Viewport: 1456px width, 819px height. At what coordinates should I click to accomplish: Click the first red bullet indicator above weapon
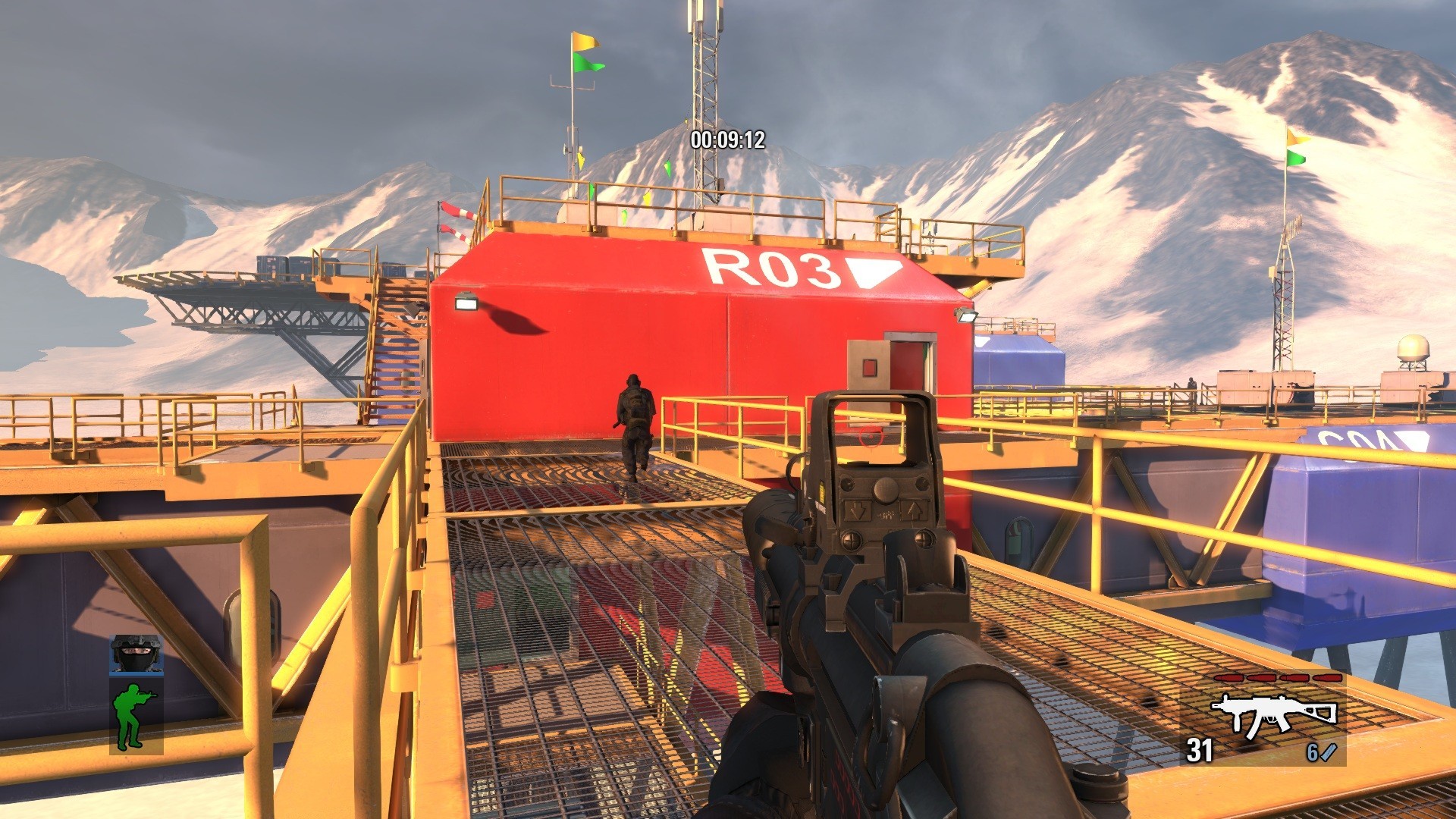click(x=1228, y=677)
